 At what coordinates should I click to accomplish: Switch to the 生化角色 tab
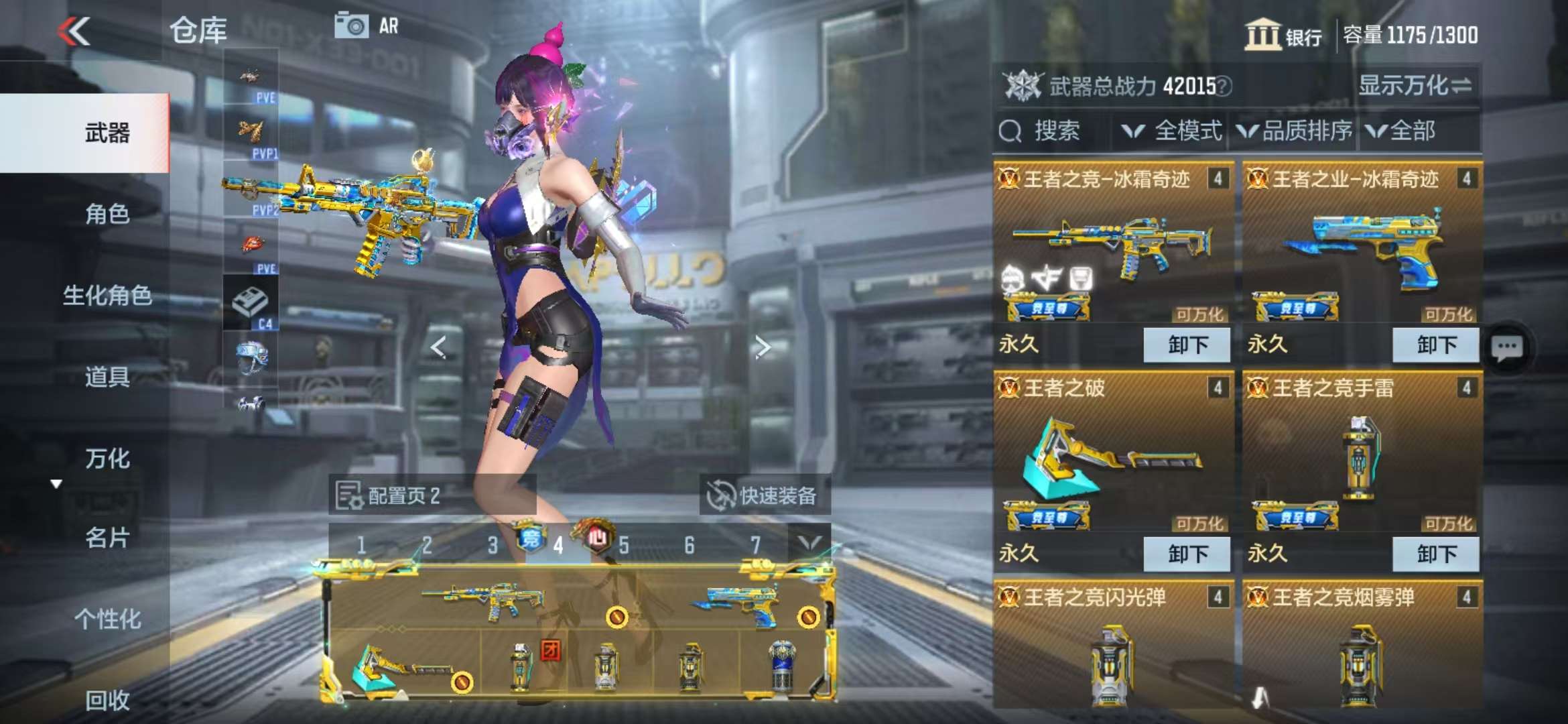[x=107, y=295]
